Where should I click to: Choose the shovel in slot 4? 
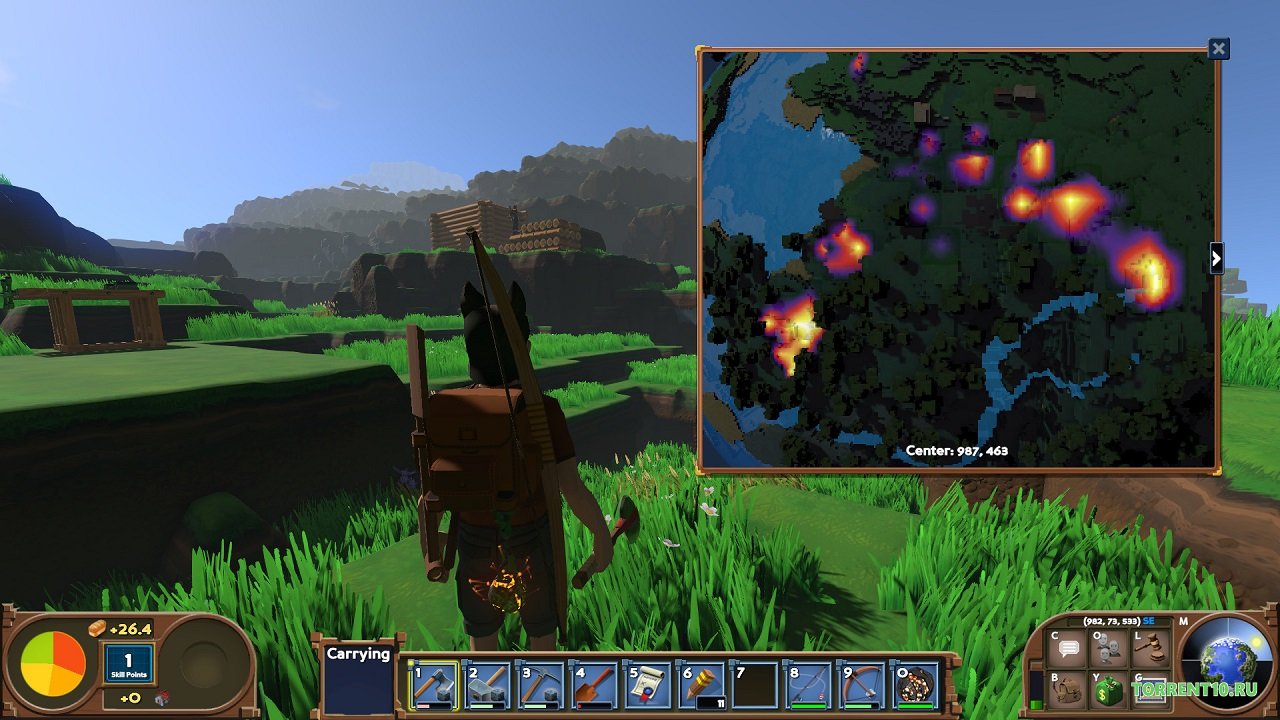(x=595, y=686)
